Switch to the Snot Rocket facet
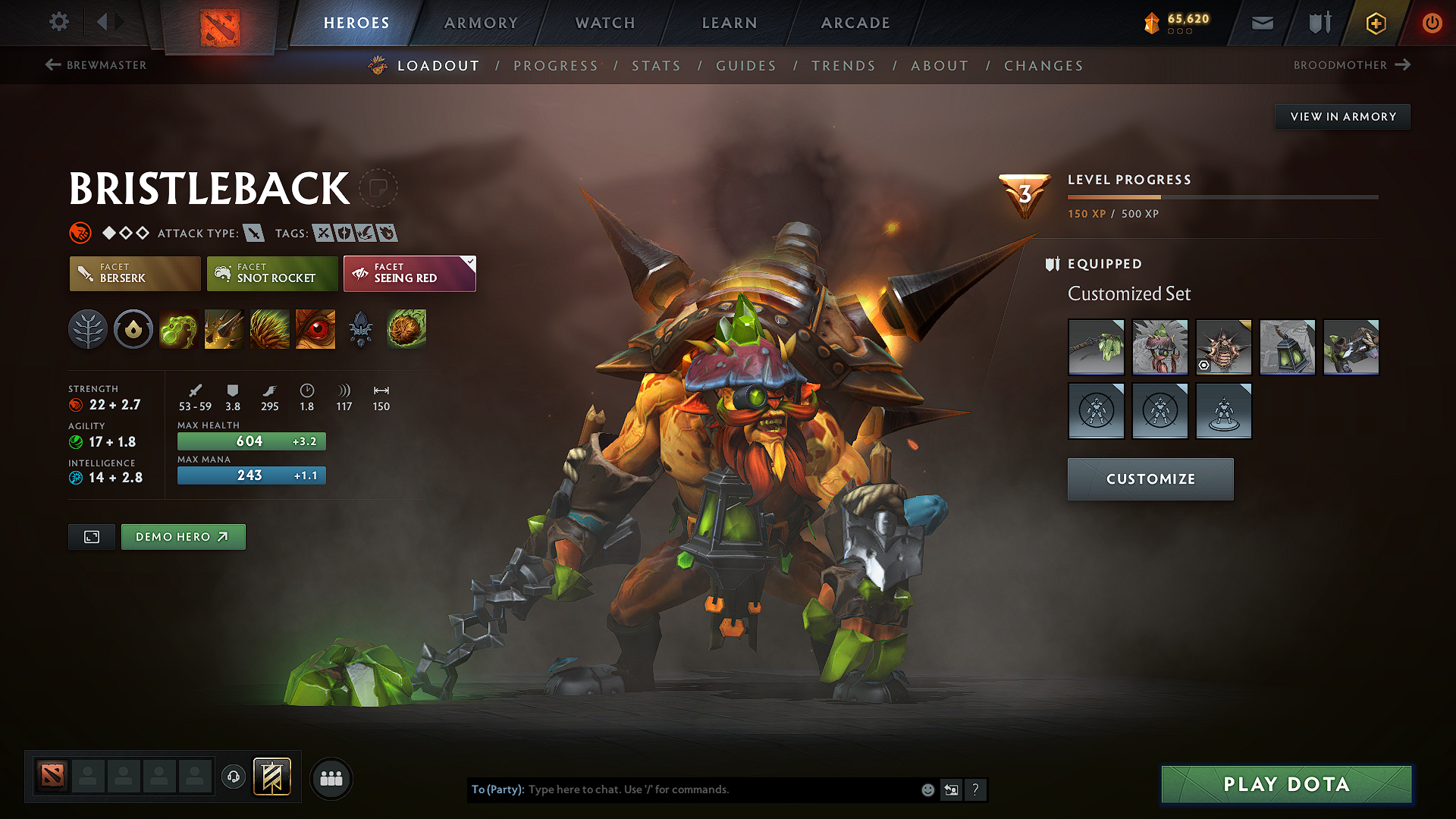Screen dimensions: 1456x819 271,274
